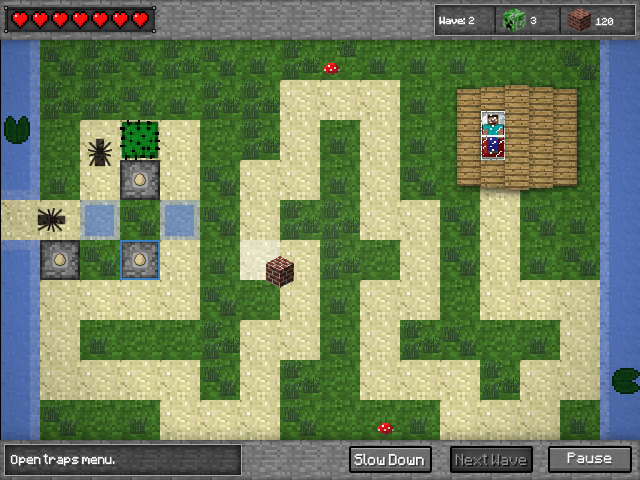Pause the game
Viewport: 640px width, 480px height.
click(589, 460)
